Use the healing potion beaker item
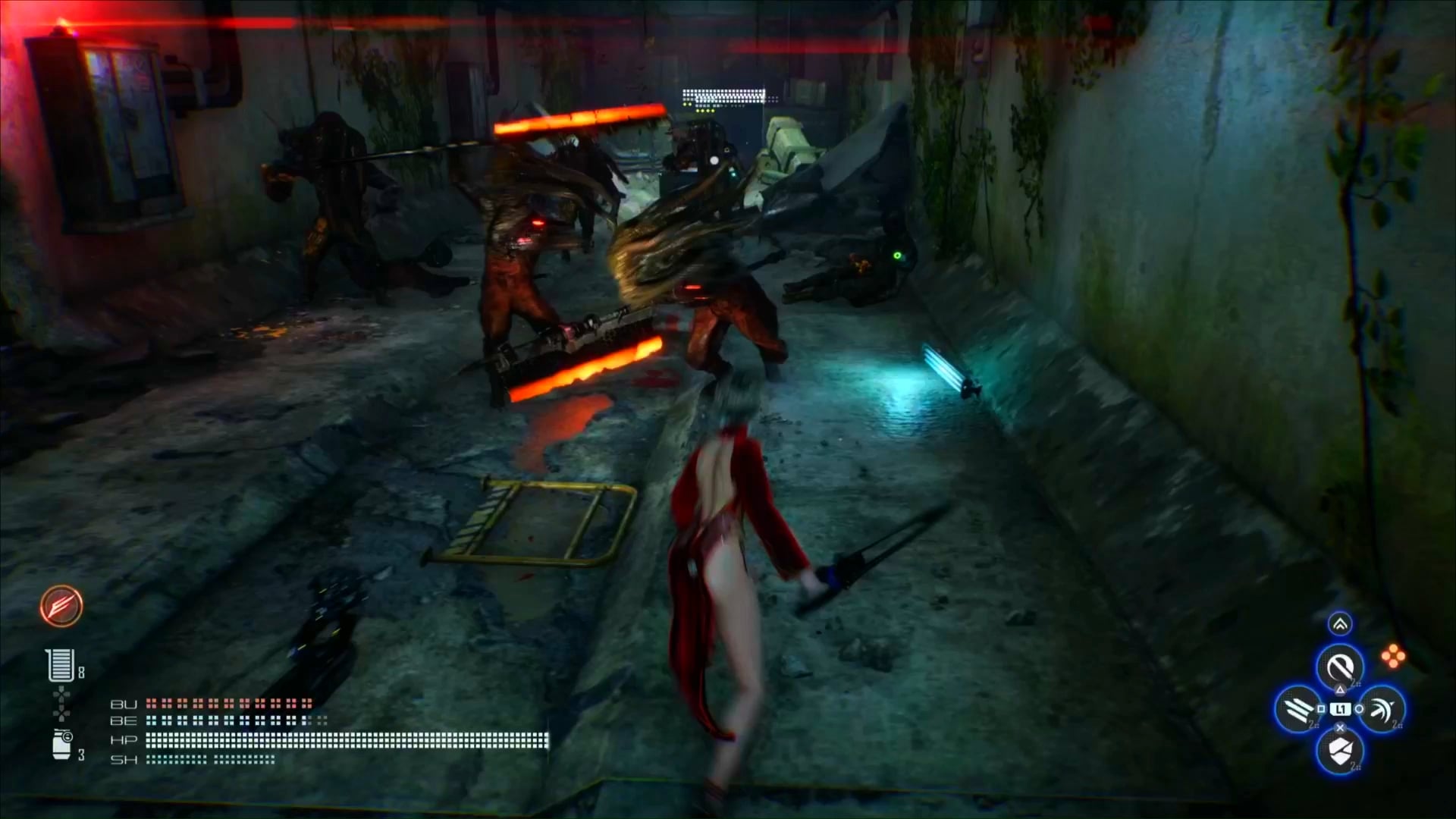 tap(60, 665)
